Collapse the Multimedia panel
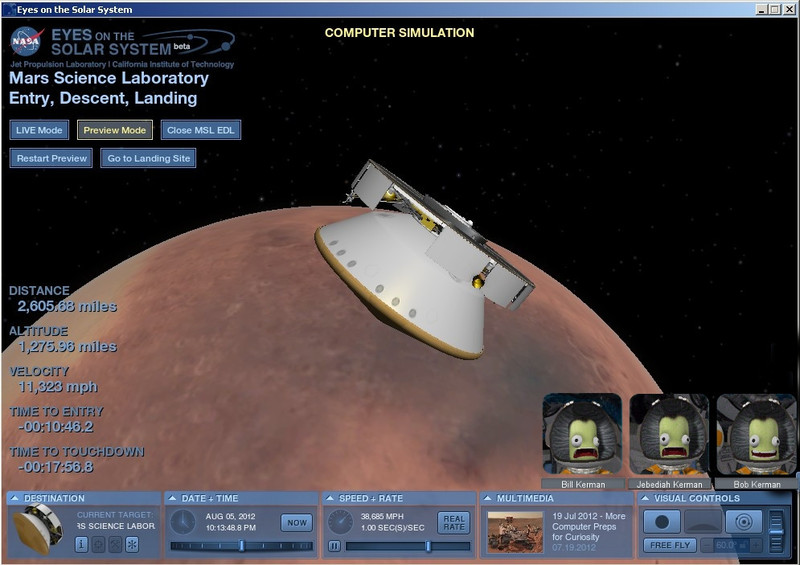The image size is (800, 565). (489, 498)
